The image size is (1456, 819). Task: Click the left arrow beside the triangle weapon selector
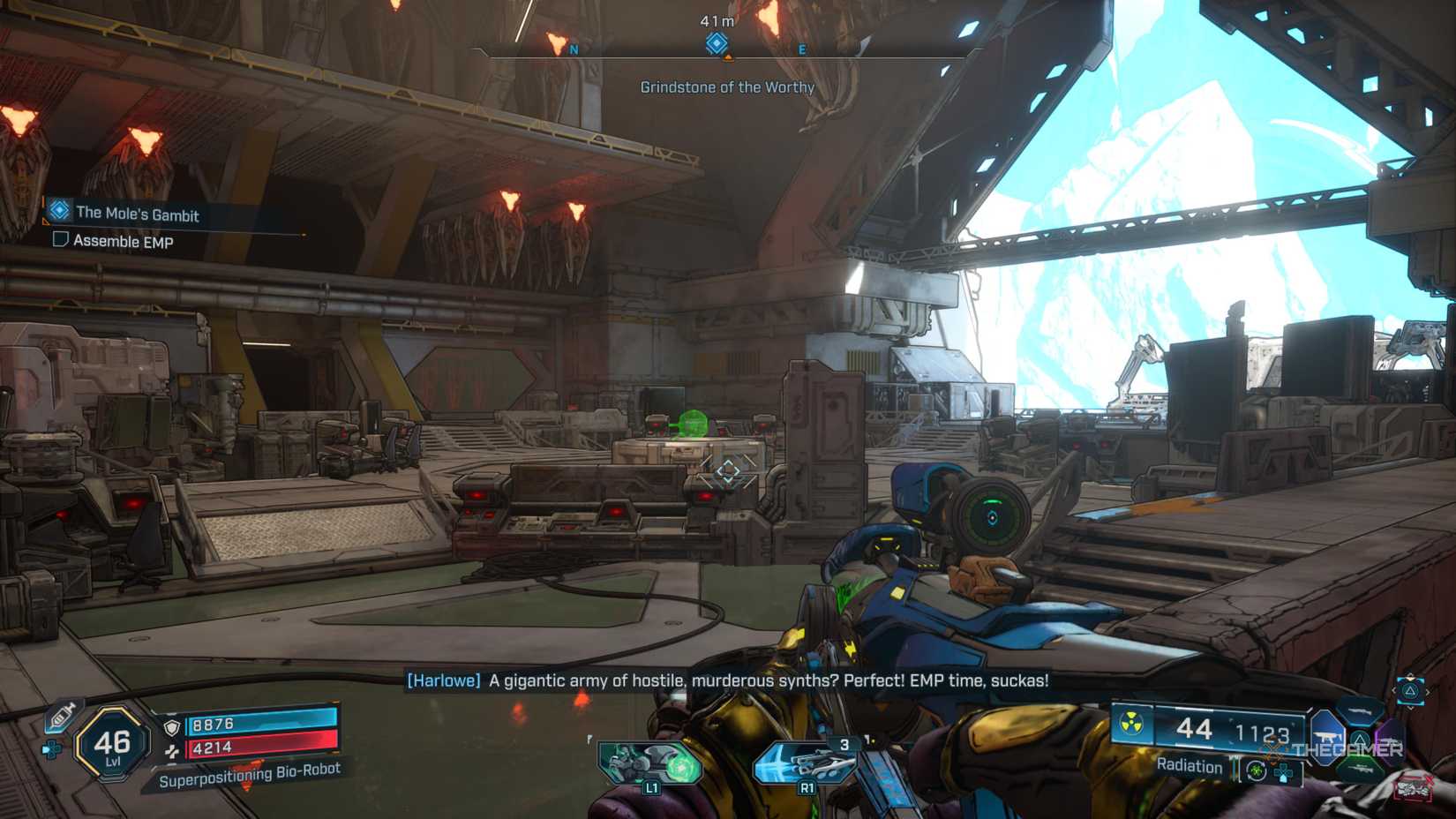(x=1393, y=690)
